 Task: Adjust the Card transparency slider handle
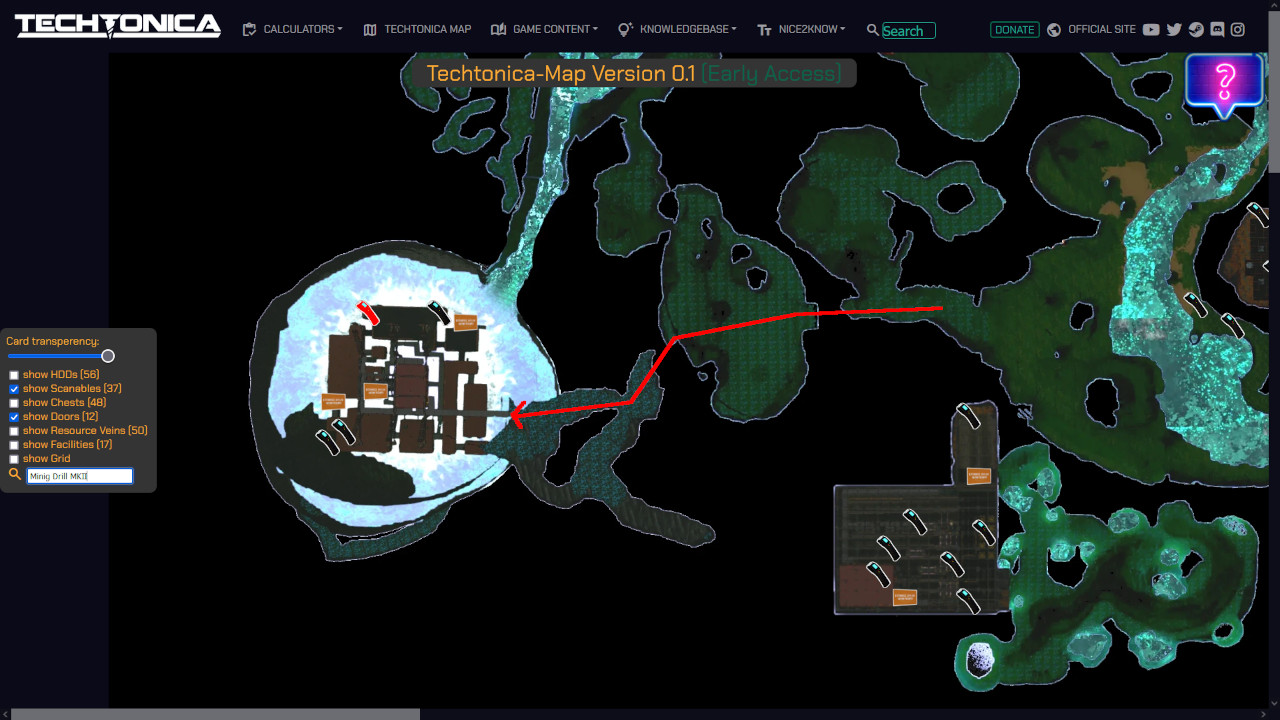coord(108,356)
